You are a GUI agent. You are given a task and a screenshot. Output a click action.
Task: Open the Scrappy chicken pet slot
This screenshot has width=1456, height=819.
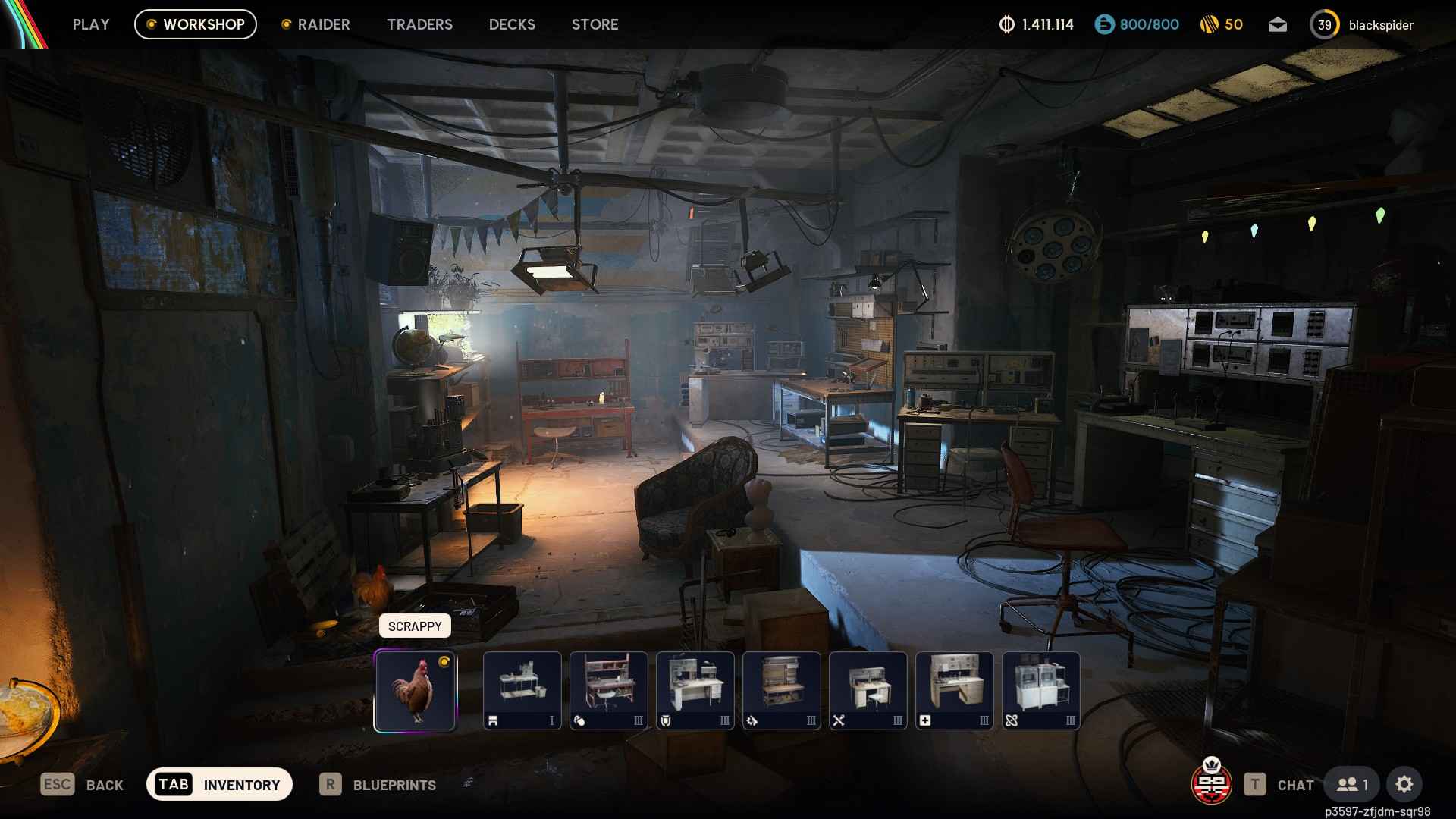(x=416, y=690)
